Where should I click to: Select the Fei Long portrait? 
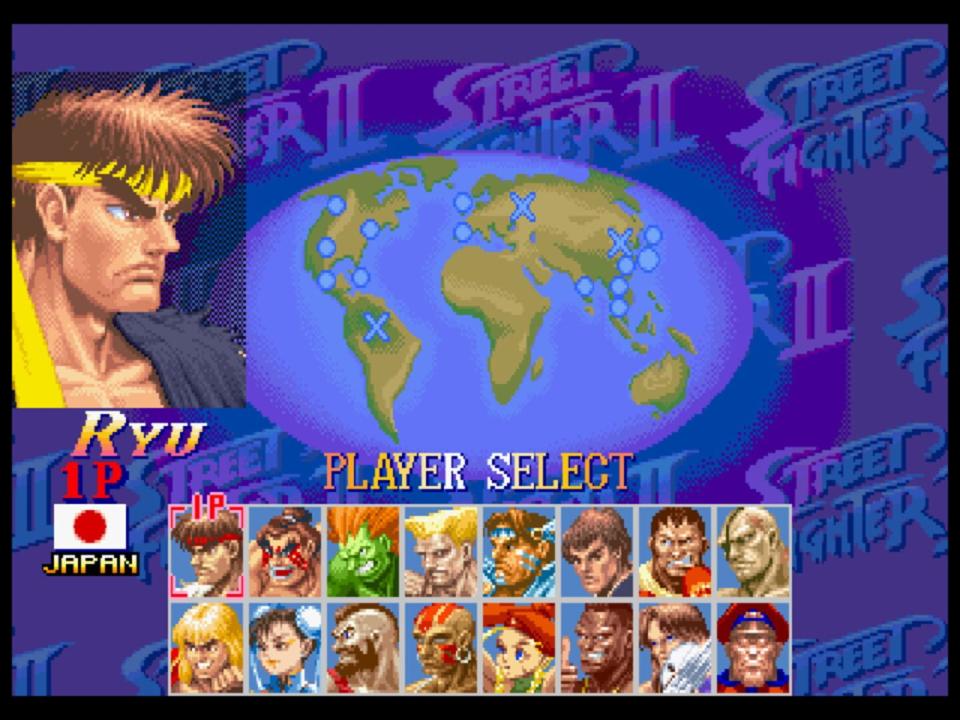click(597, 552)
